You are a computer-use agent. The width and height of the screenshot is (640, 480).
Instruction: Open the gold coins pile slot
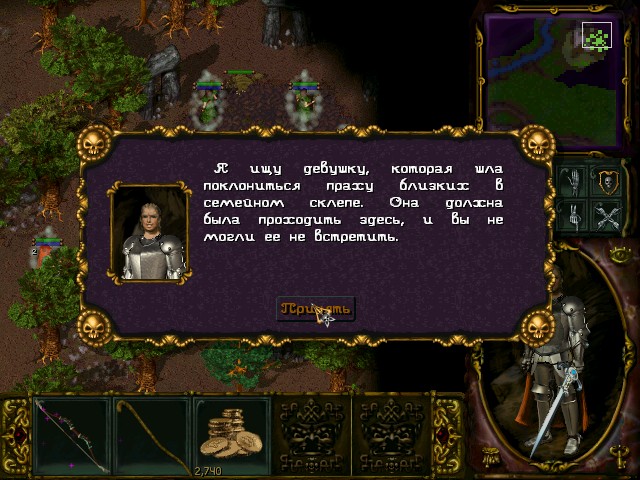click(231, 435)
